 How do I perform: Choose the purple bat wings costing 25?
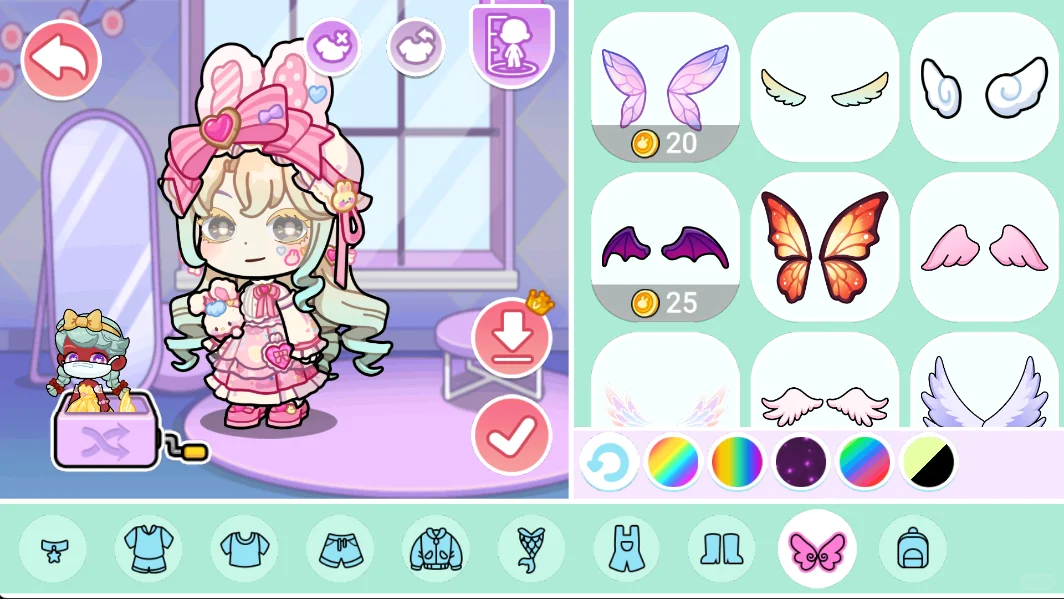665,247
